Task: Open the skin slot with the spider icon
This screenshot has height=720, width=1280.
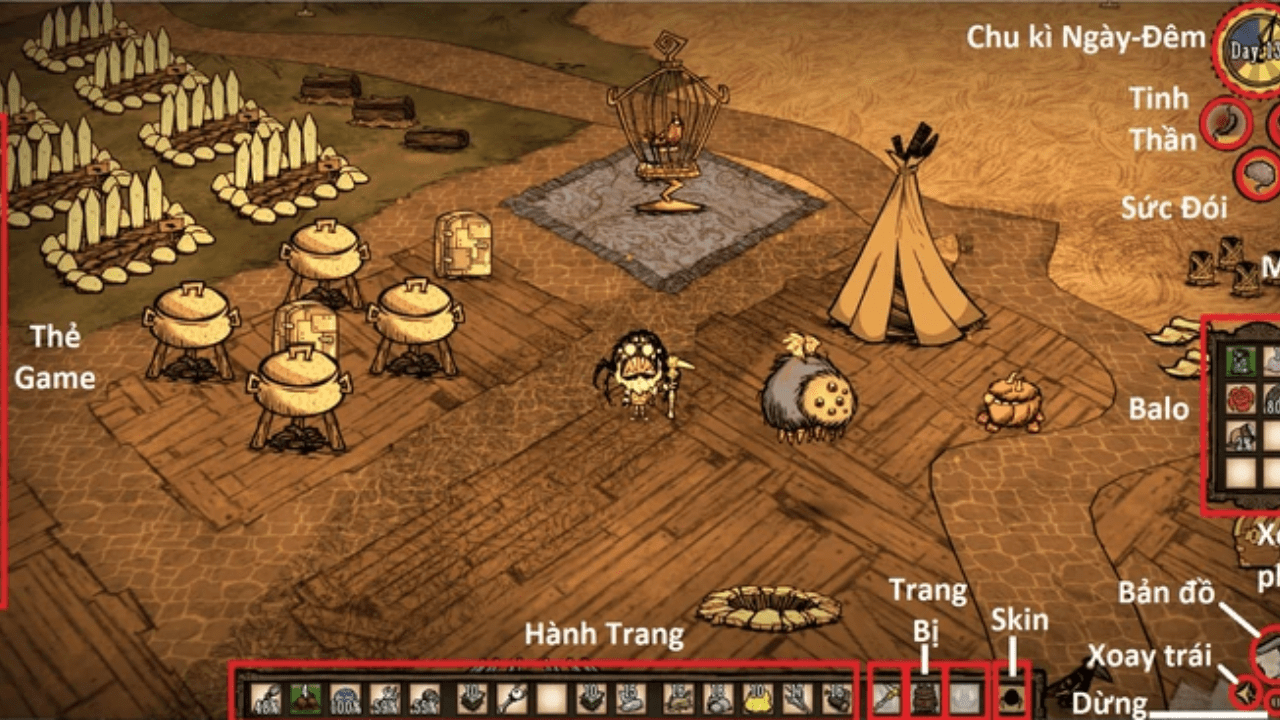Action: (x=1012, y=697)
